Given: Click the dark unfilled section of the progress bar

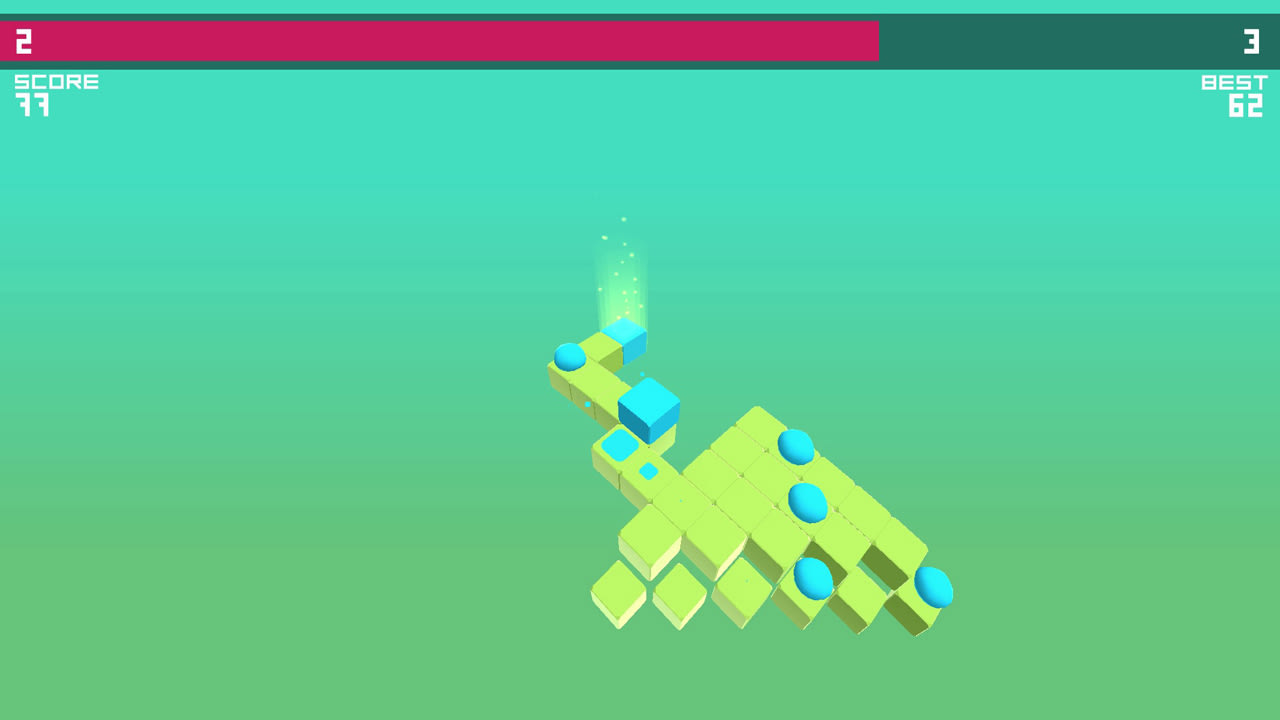Looking at the screenshot, I should (1070, 41).
